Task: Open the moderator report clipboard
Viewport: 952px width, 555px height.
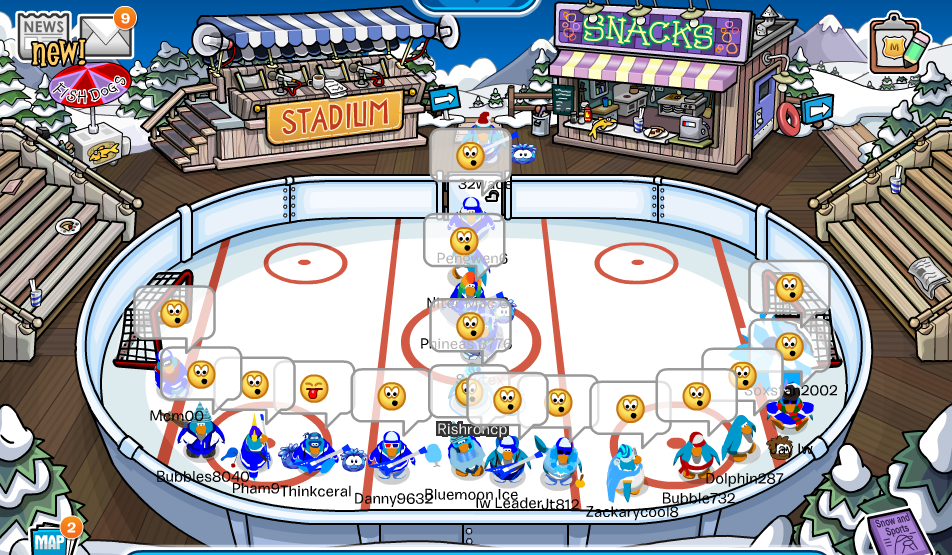Action: click(x=895, y=46)
